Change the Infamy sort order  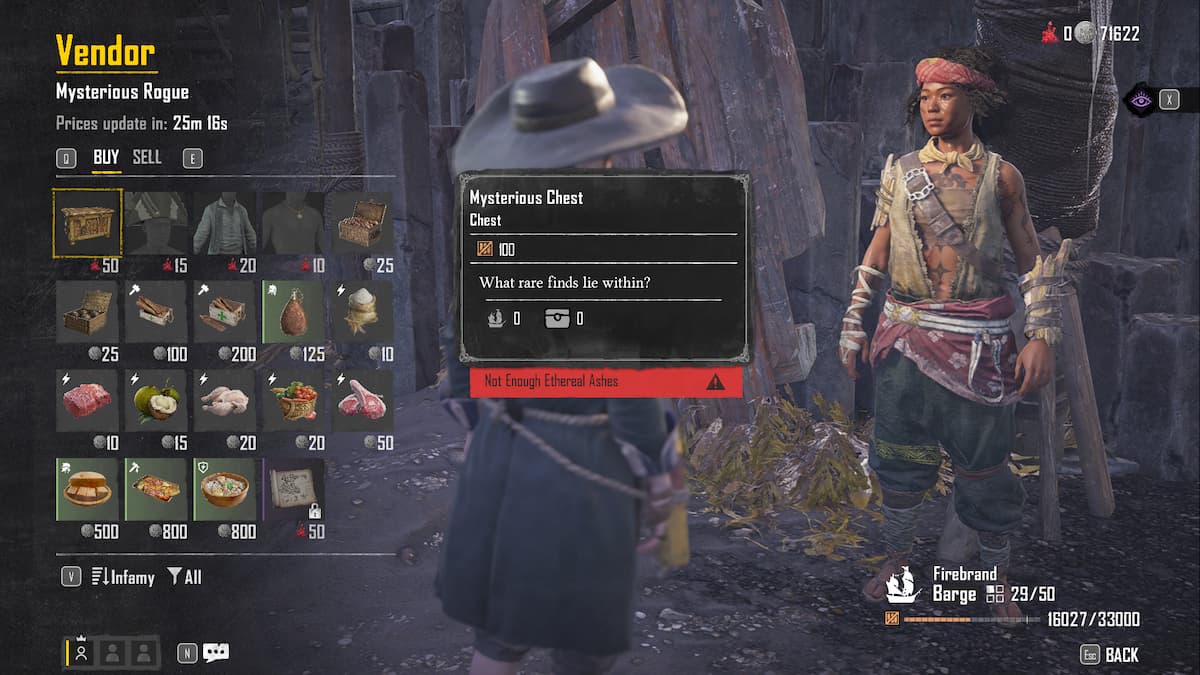click(x=123, y=577)
